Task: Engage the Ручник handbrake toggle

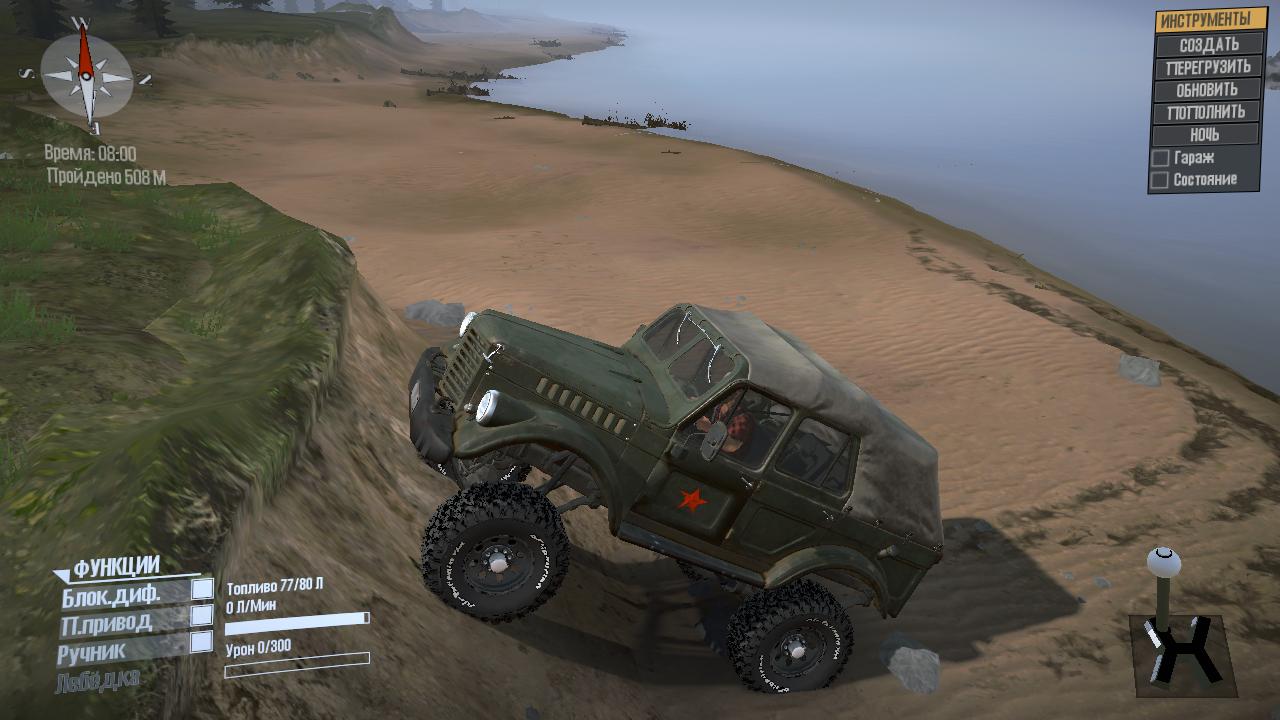Action: (202, 642)
